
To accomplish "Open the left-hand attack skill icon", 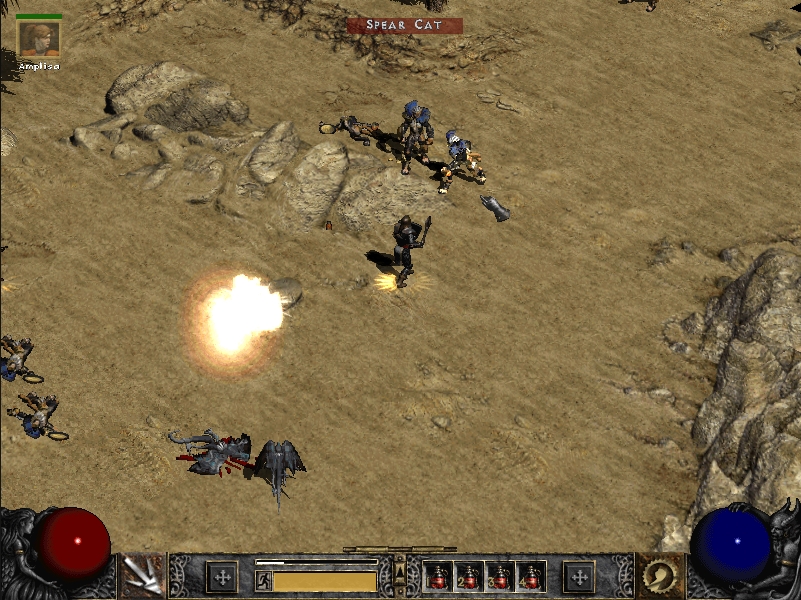I will click(142, 576).
